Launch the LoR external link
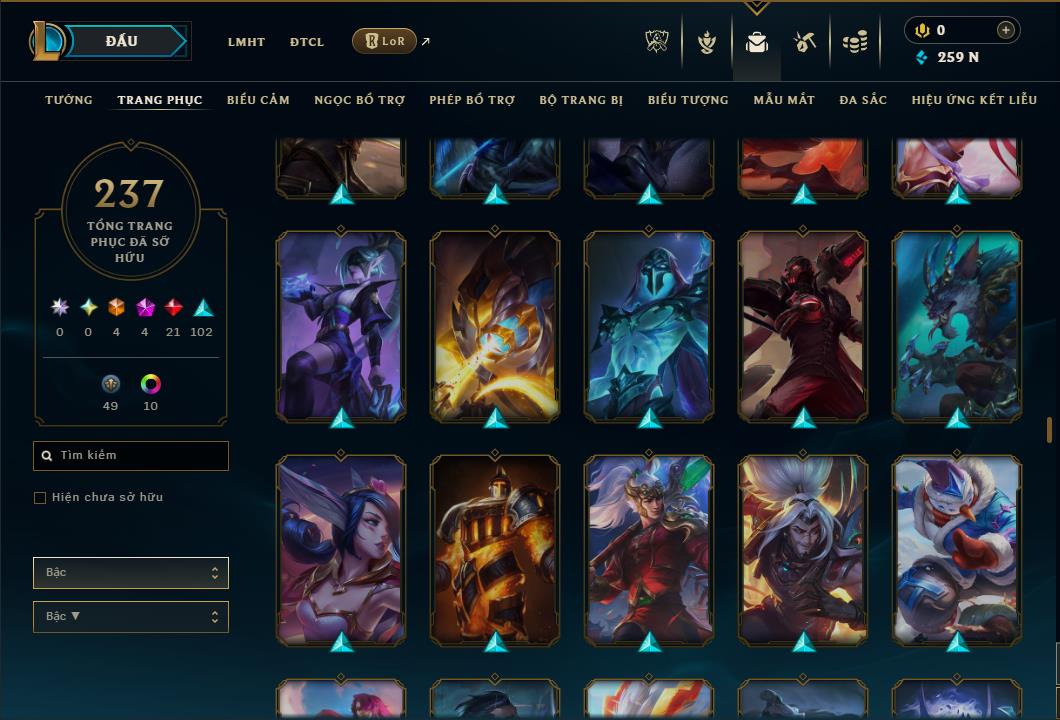The image size is (1060, 720). (385, 41)
